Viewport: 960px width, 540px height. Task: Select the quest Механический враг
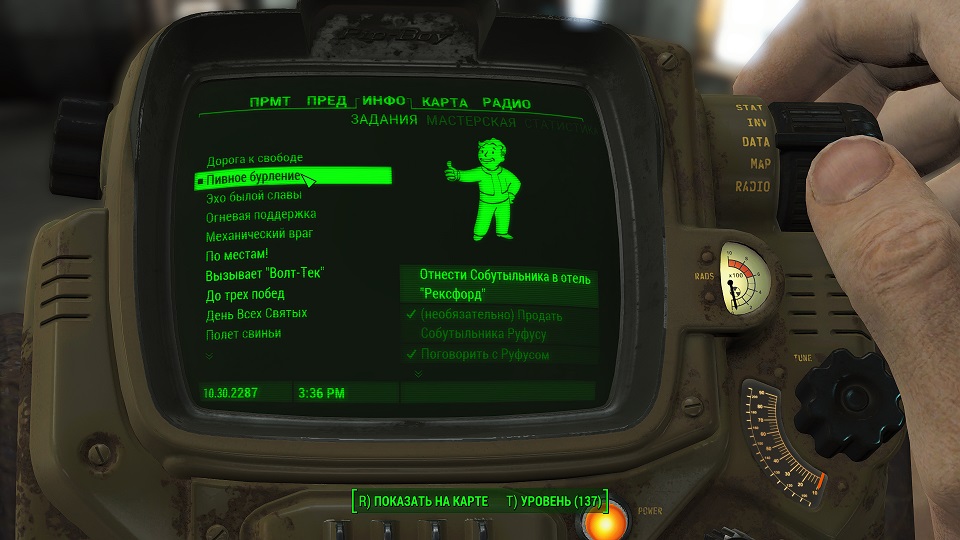pyautogui.click(x=260, y=234)
